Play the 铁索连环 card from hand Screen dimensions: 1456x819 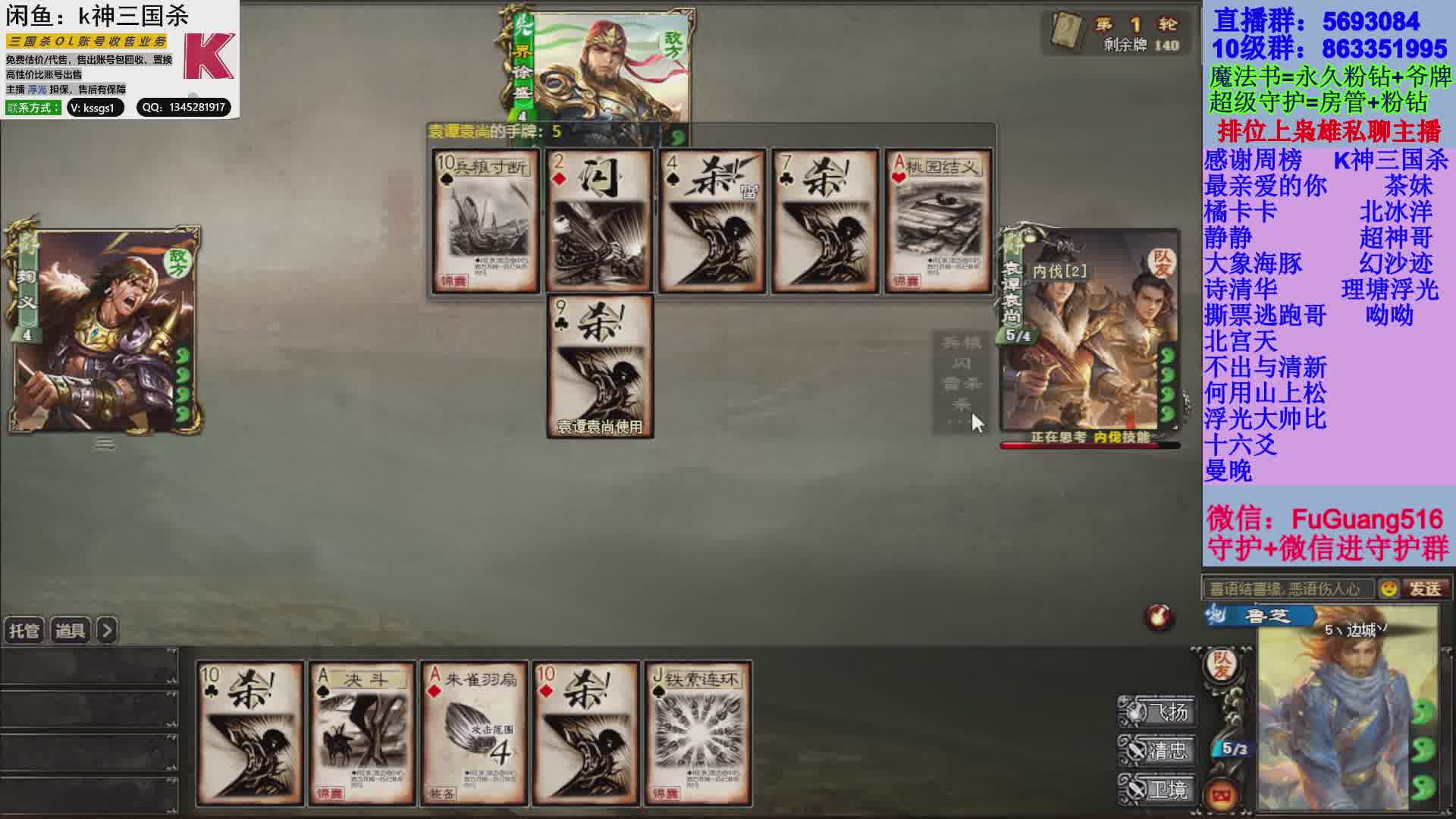(x=698, y=733)
